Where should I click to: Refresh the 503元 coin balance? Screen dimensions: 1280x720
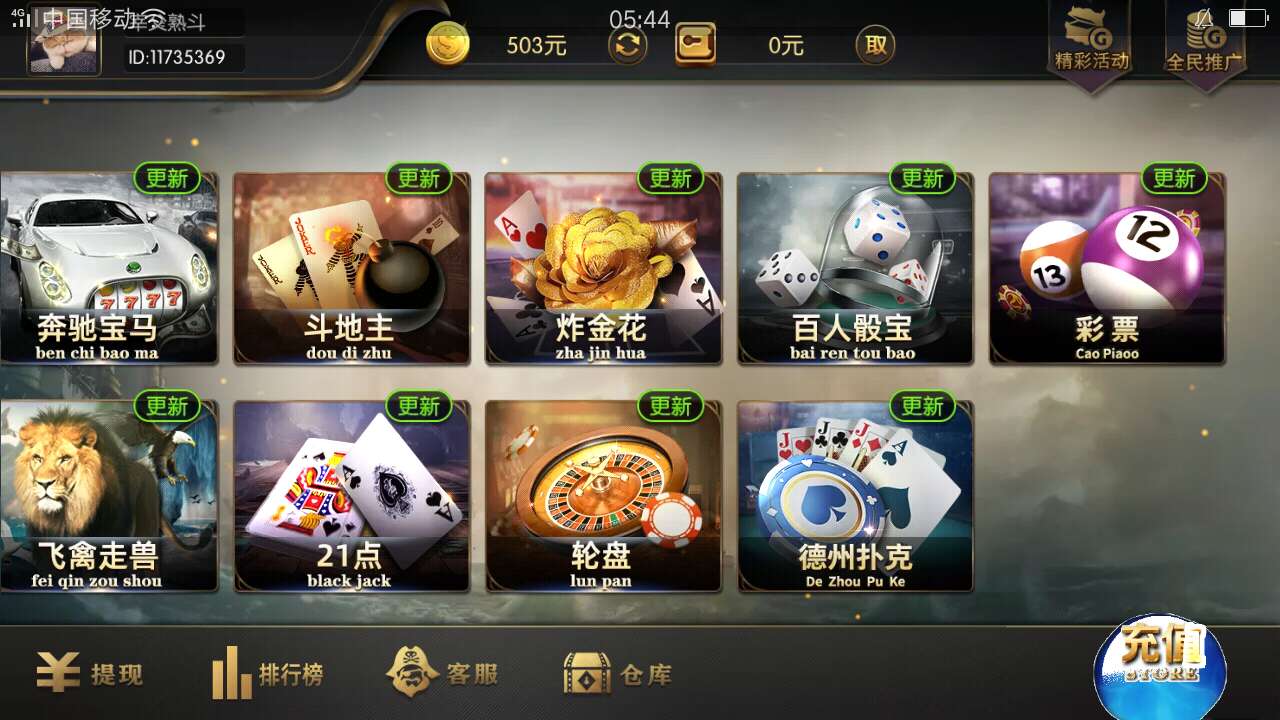pyautogui.click(x=627, y=45)
